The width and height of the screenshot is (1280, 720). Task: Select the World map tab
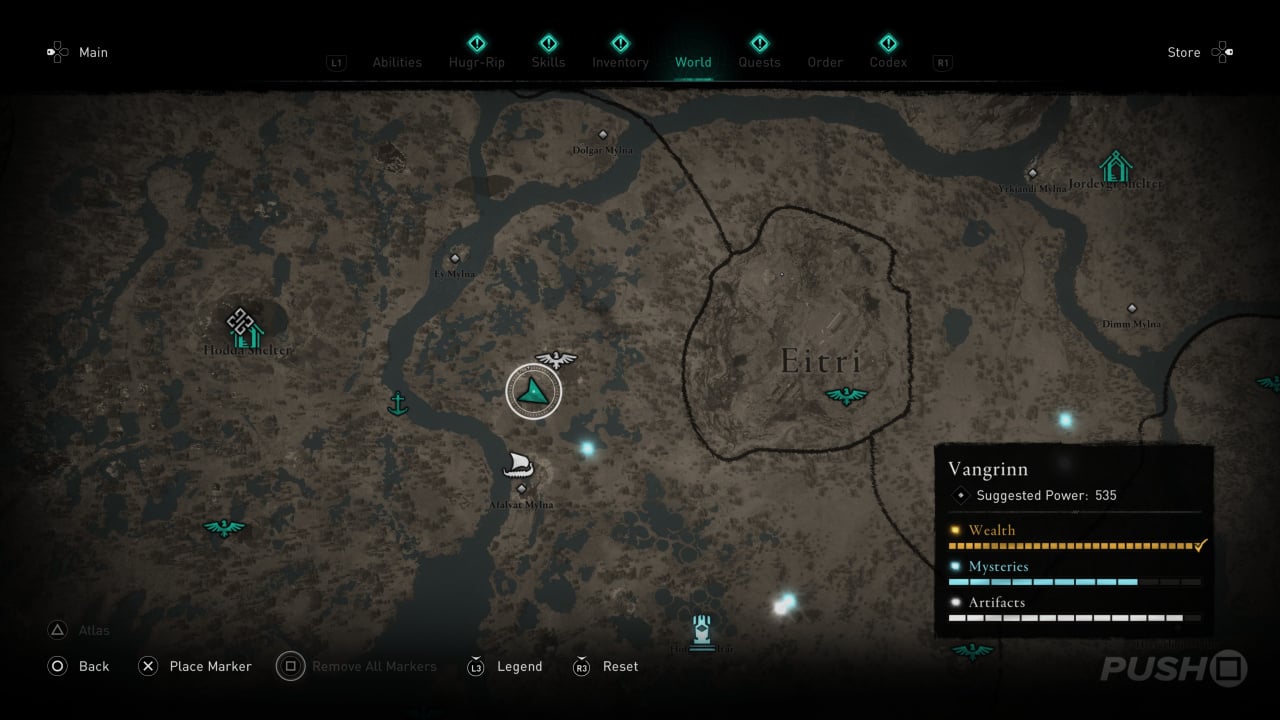pos(693,62)
